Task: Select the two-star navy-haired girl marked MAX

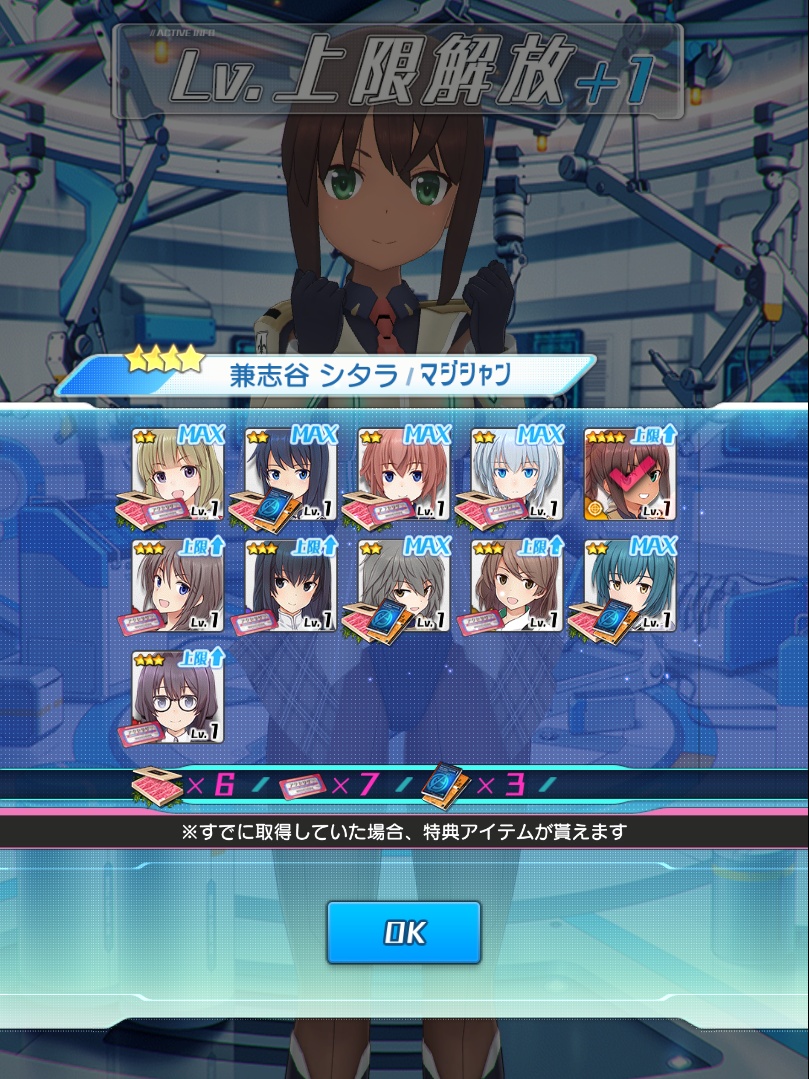Action: pos(291,475)
